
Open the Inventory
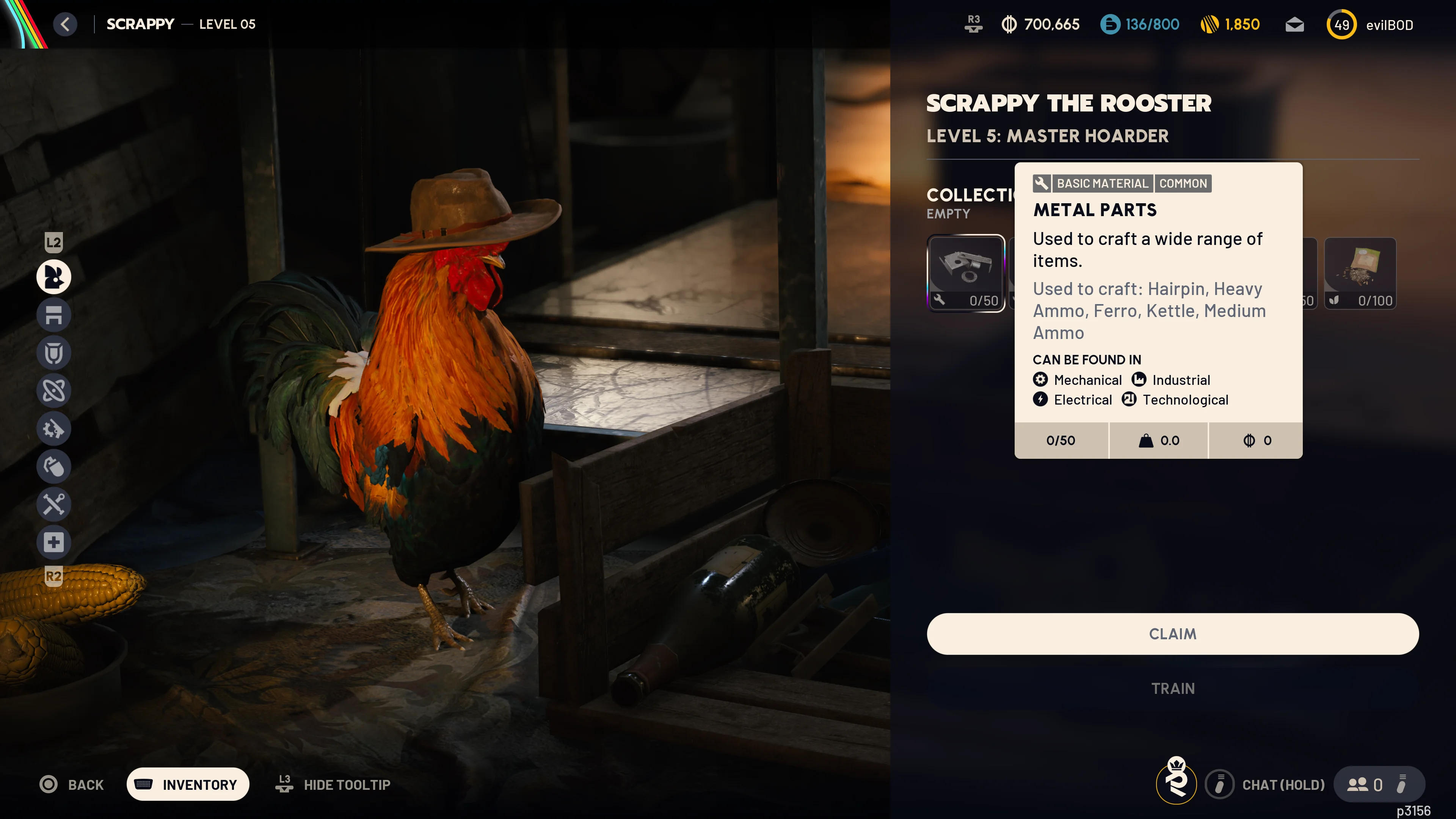(188, 784)
